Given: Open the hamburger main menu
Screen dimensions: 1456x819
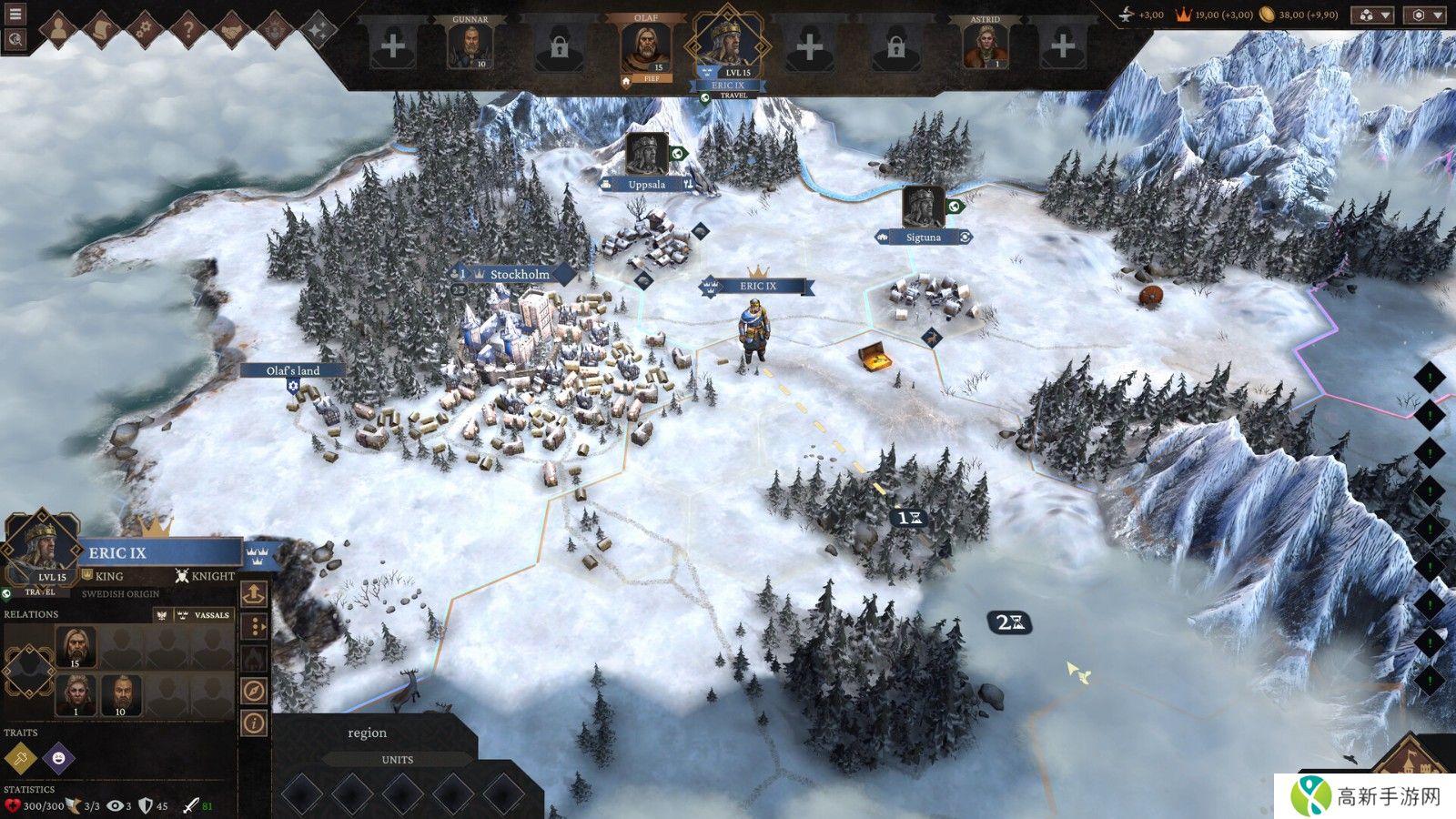Looking at the screenshot, I should [x=15, y=14].
